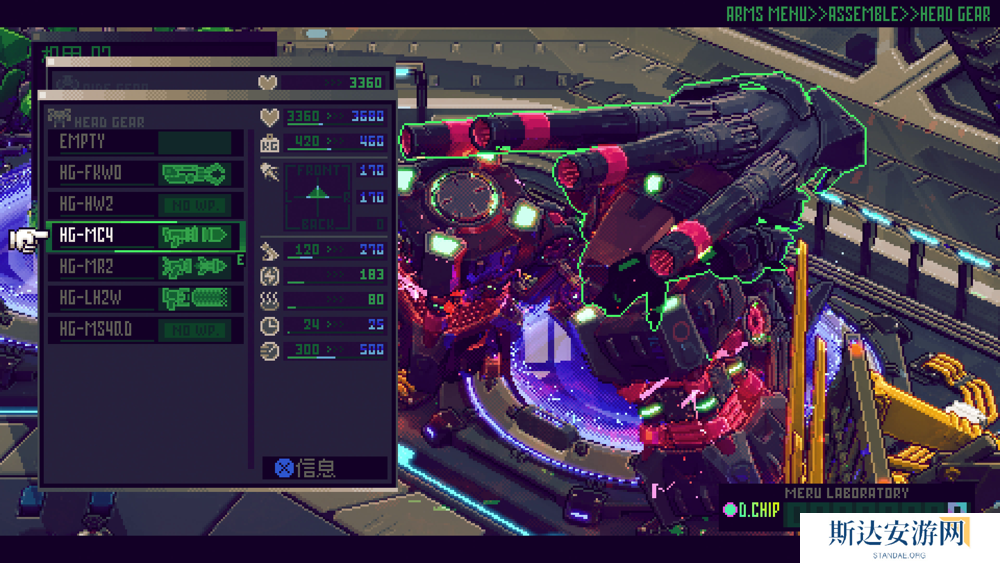Equip the highlighted HG-MC4 head gear
The image size is (1000, 563).
[145, 236]
